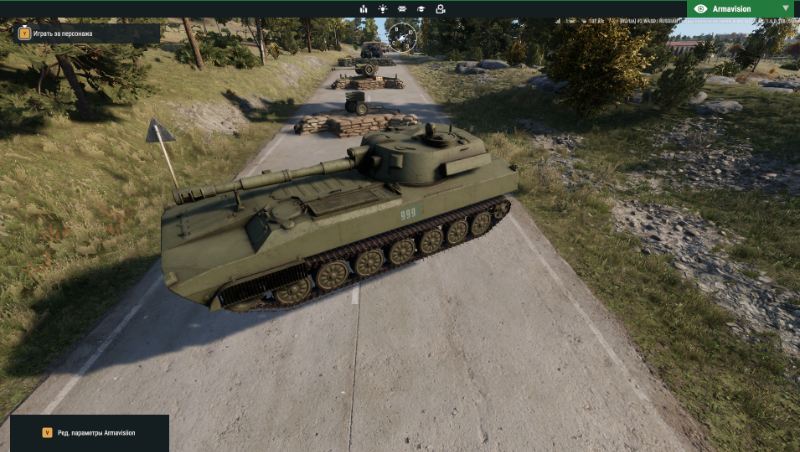Click the bar-chart icon in the top toolbar

(x=363, y=9)
